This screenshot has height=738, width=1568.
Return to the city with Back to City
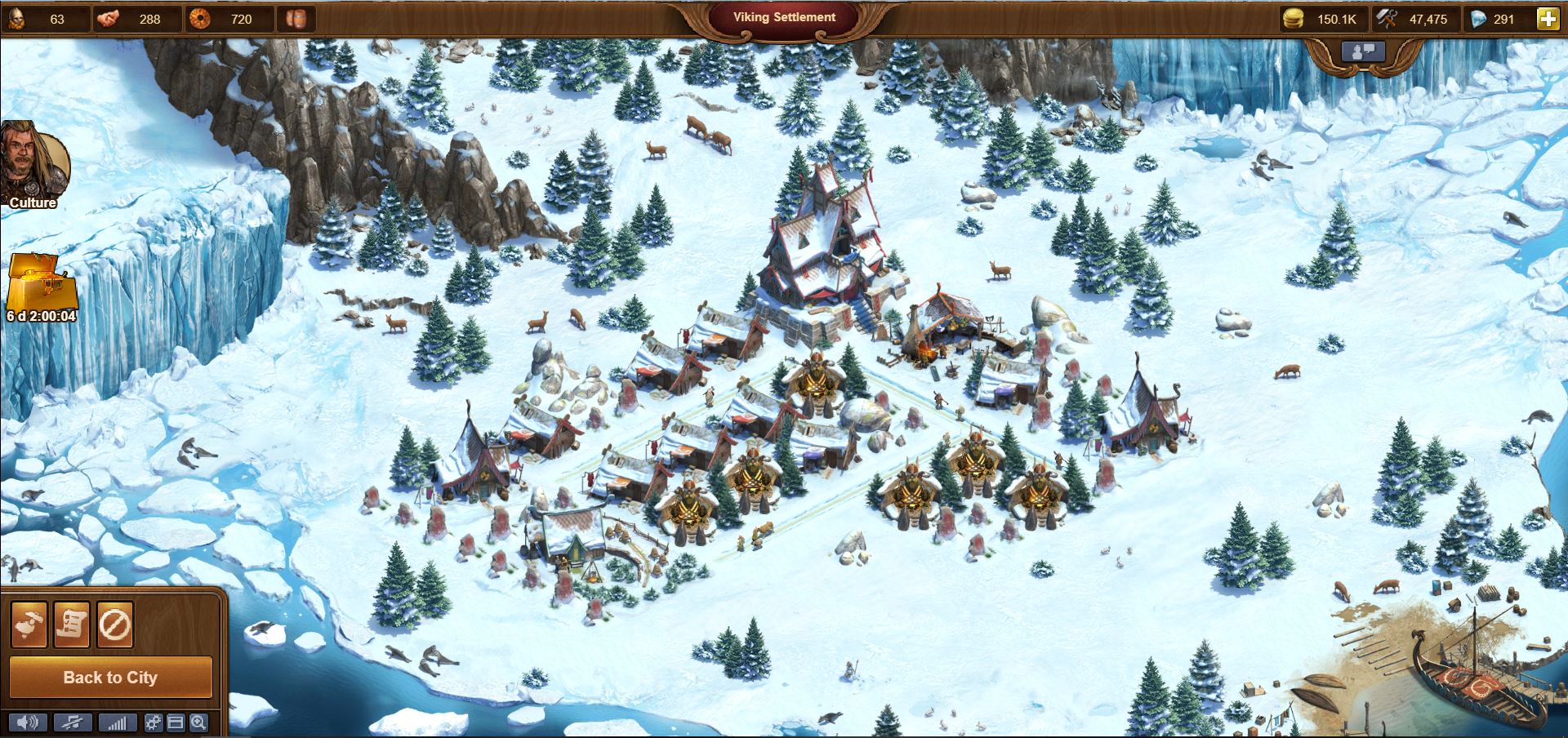[x=110, y=678]
